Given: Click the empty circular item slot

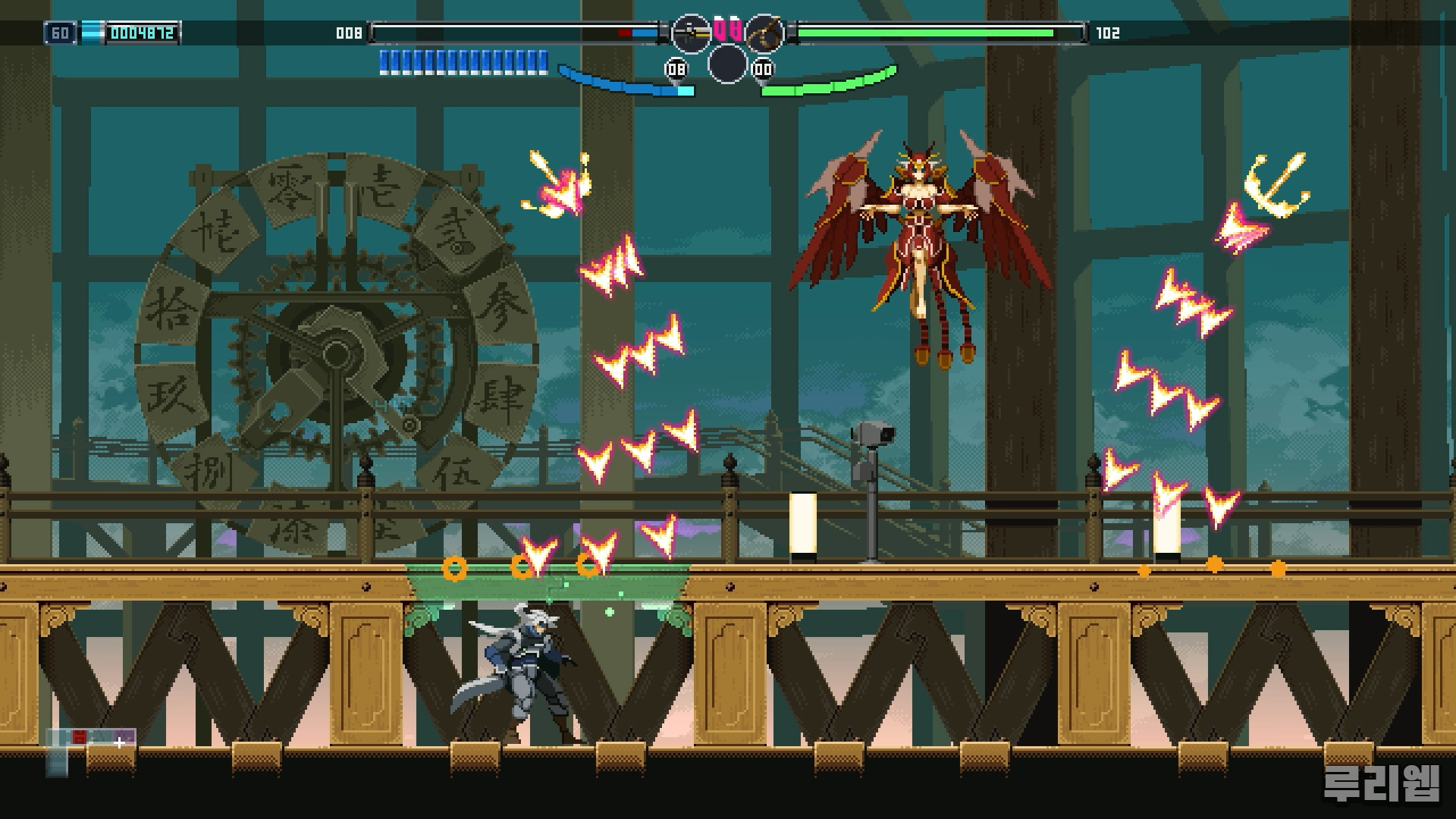Looking at the screenshot, I should click(727, 64).
